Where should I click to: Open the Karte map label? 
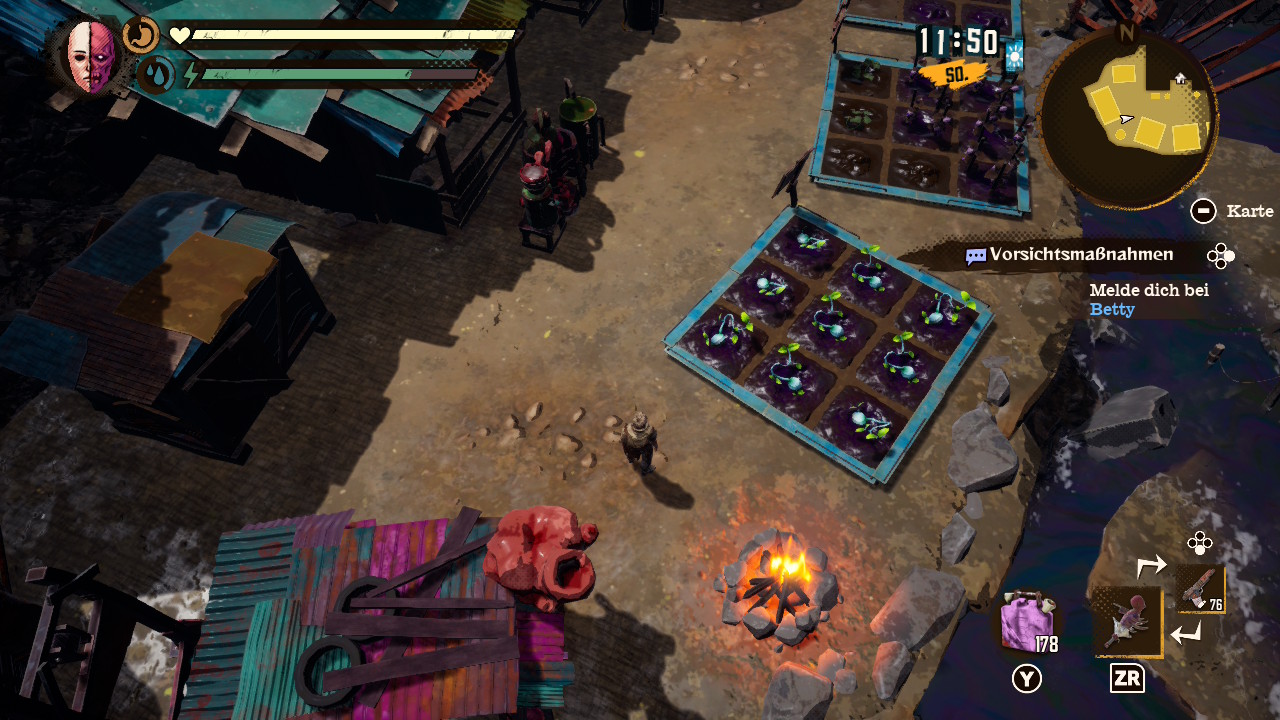[1249, 211]
